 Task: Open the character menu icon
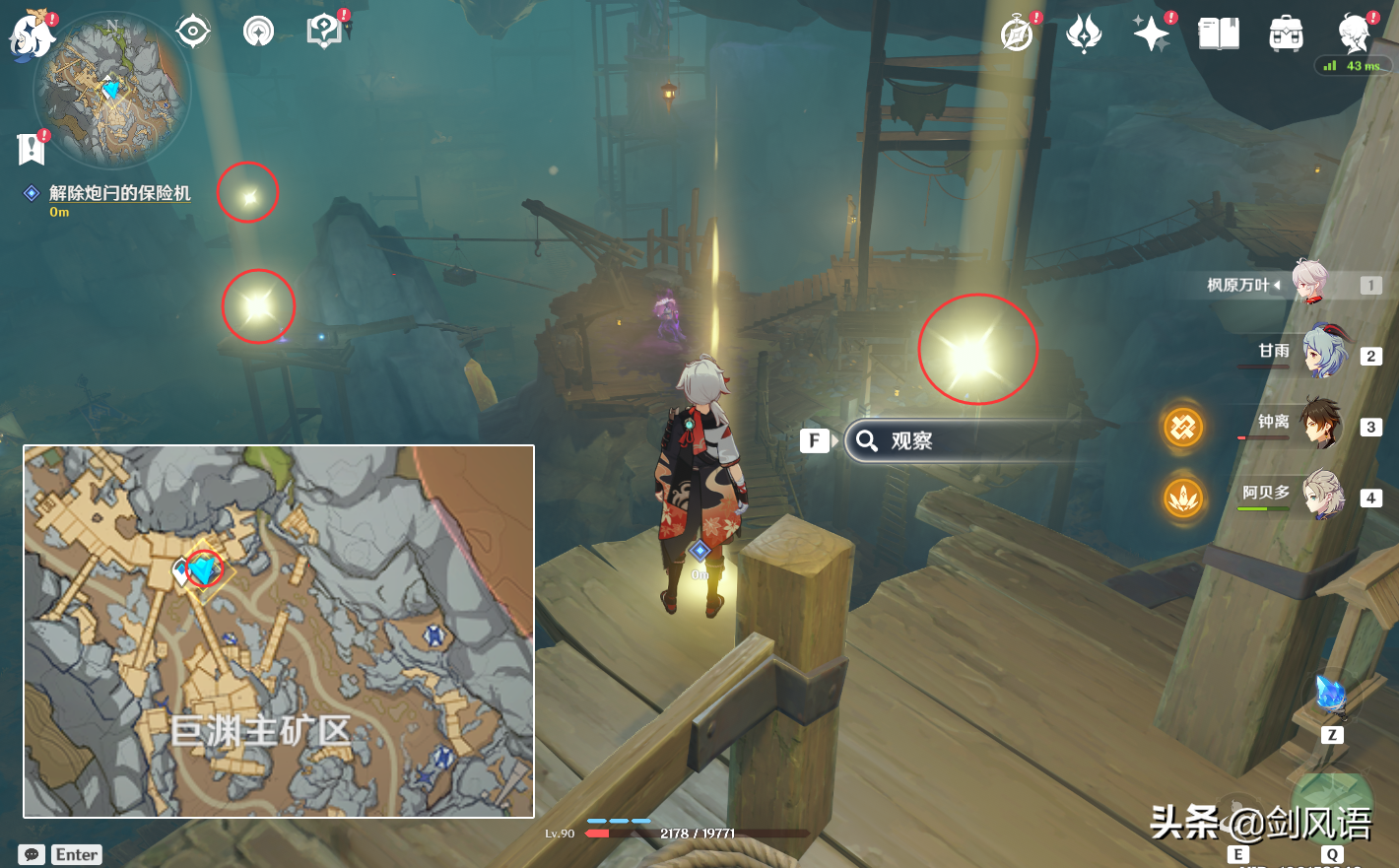click(1355, 34)
